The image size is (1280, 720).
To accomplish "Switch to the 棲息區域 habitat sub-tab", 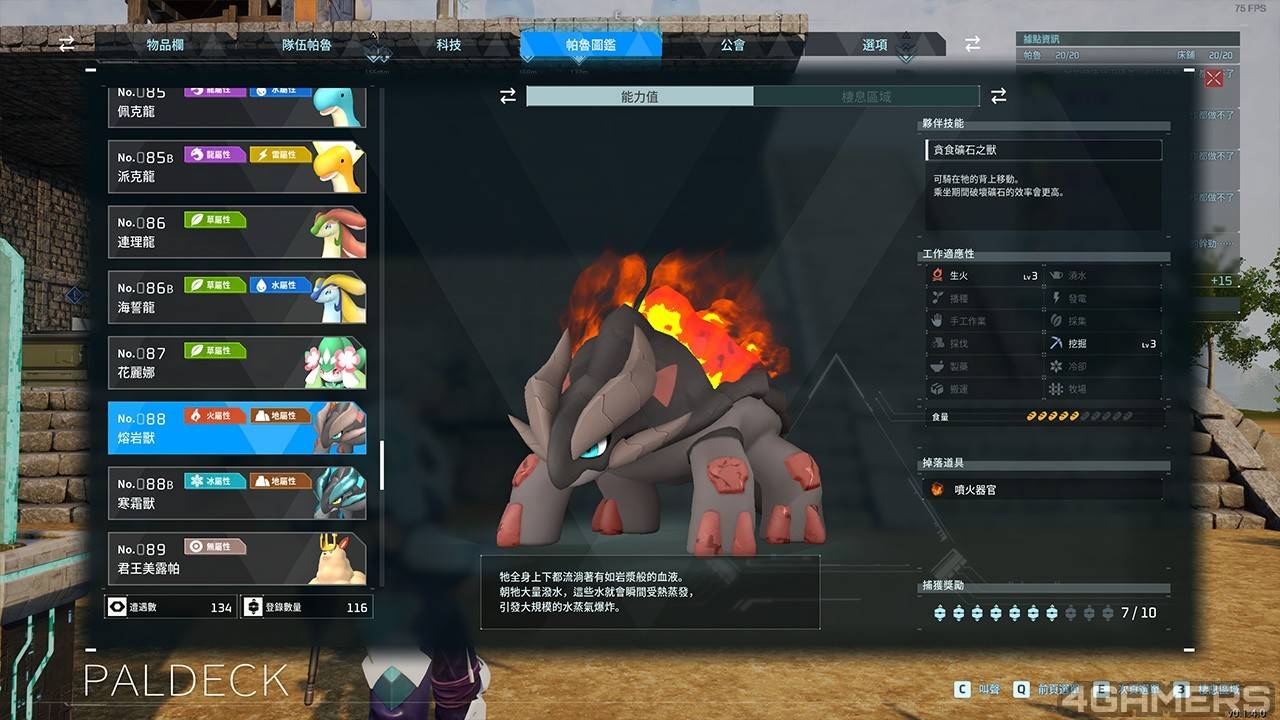I will (866, 97).
